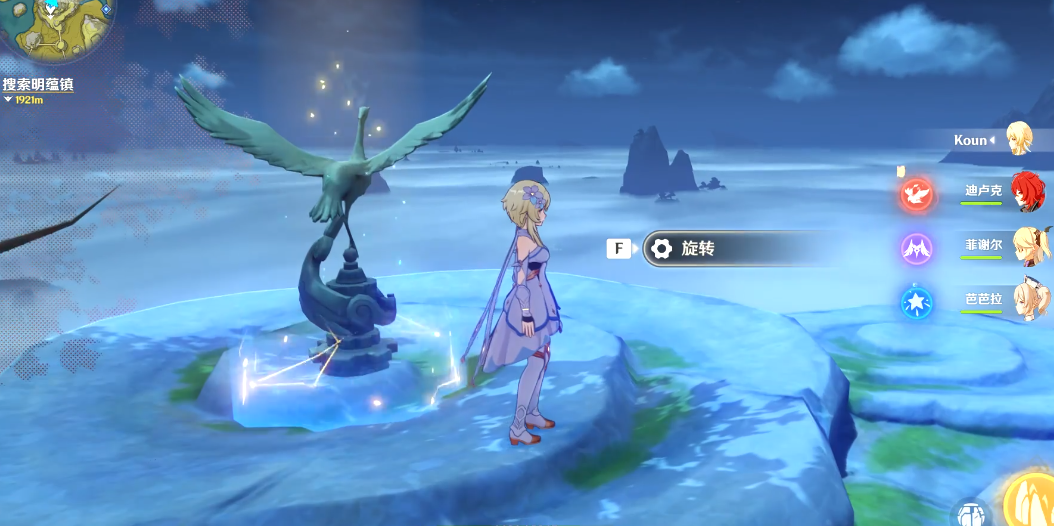Trigger the golden elemental burst button
The width and height of the screenshot is (1054, 526).
(1030, 500)
